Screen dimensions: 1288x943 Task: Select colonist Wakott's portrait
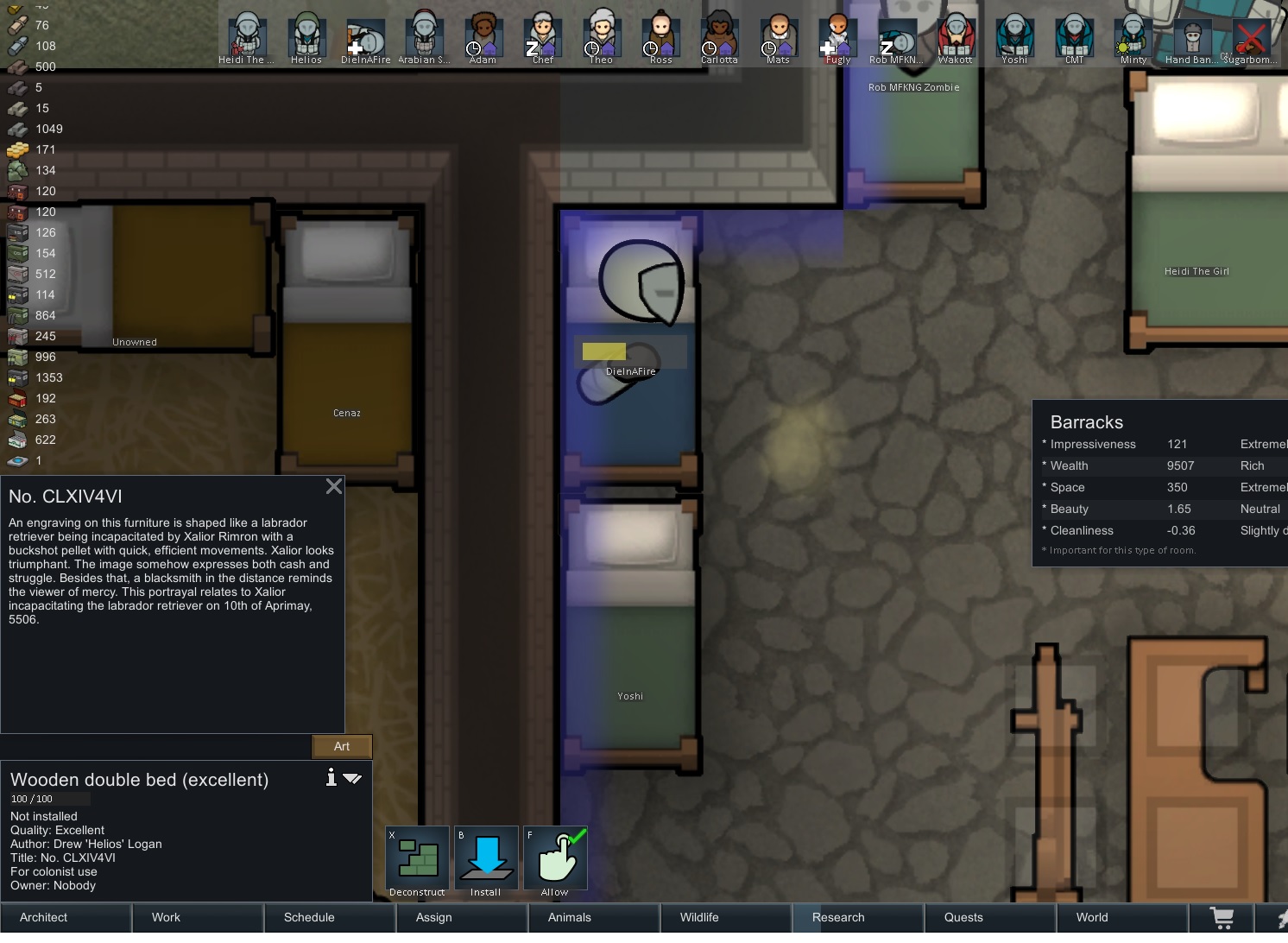coord(955,36)
